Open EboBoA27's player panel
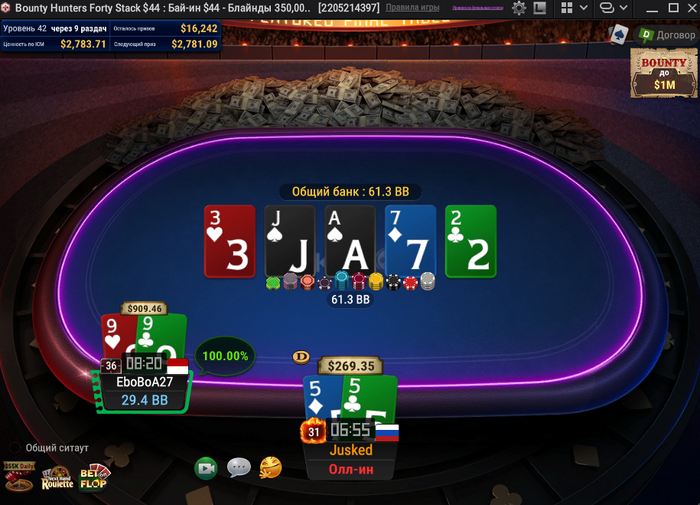The height and width of the screenshot is (505, 700). tap(144, 382)
